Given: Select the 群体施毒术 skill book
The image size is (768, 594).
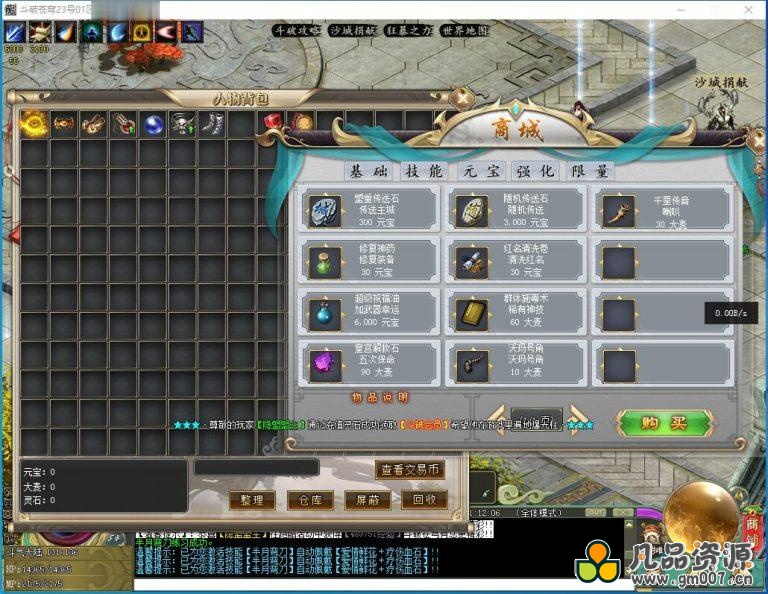Looking at the screenshot, I should point(515,312).
